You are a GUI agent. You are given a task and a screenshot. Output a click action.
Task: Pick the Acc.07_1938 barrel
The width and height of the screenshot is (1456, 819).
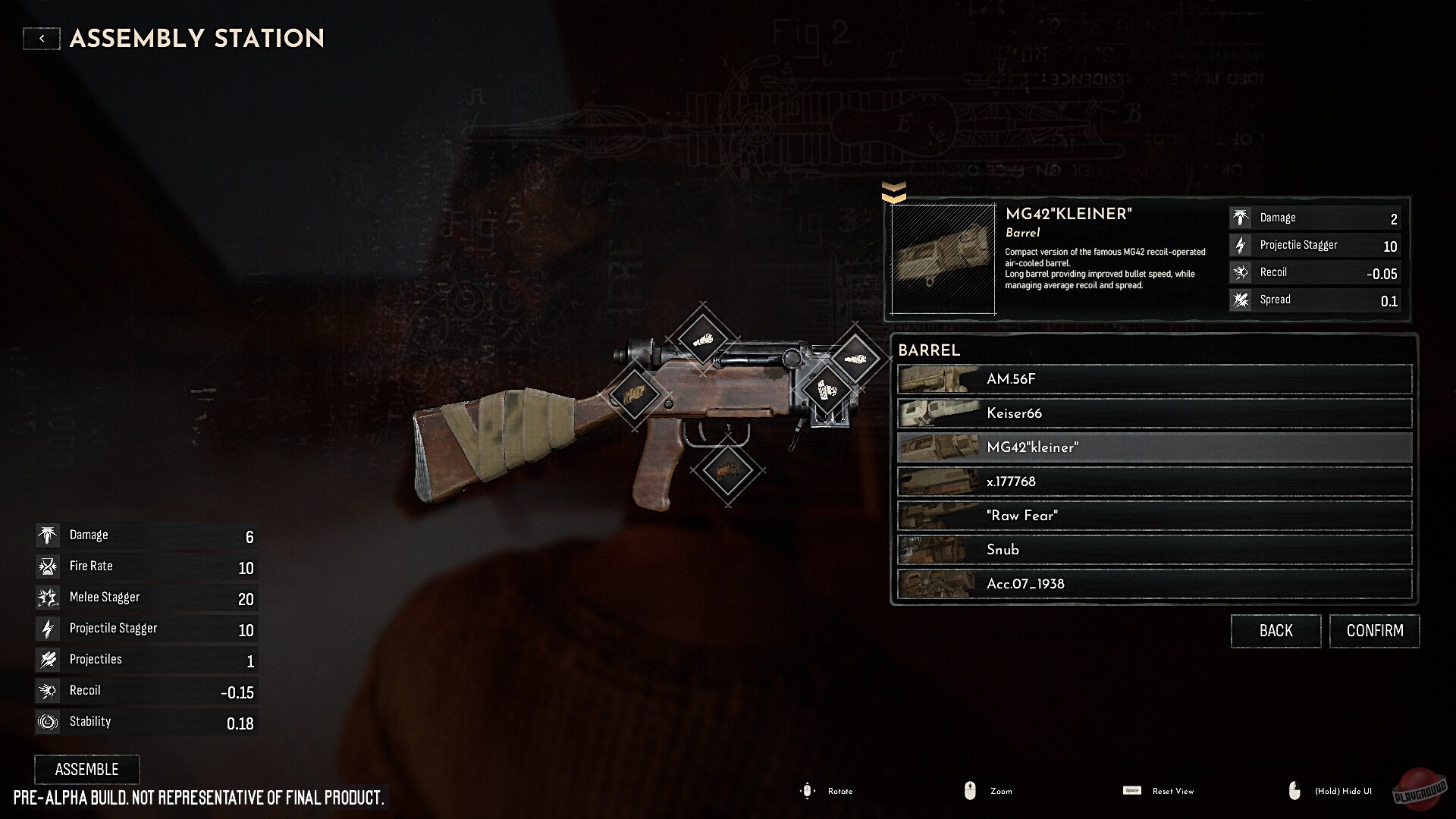point(1154,584)
